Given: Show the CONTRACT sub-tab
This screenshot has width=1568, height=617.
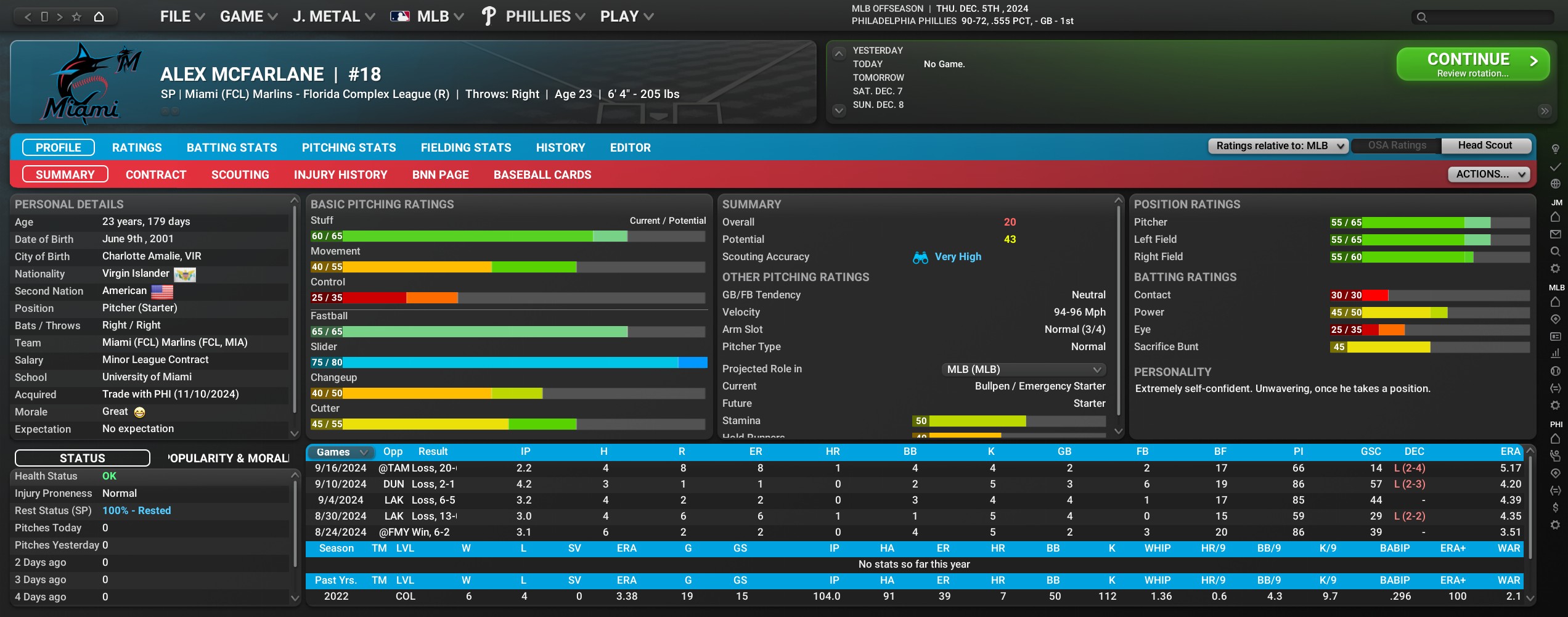Looking at the screenshot, I should click(156, 174).
